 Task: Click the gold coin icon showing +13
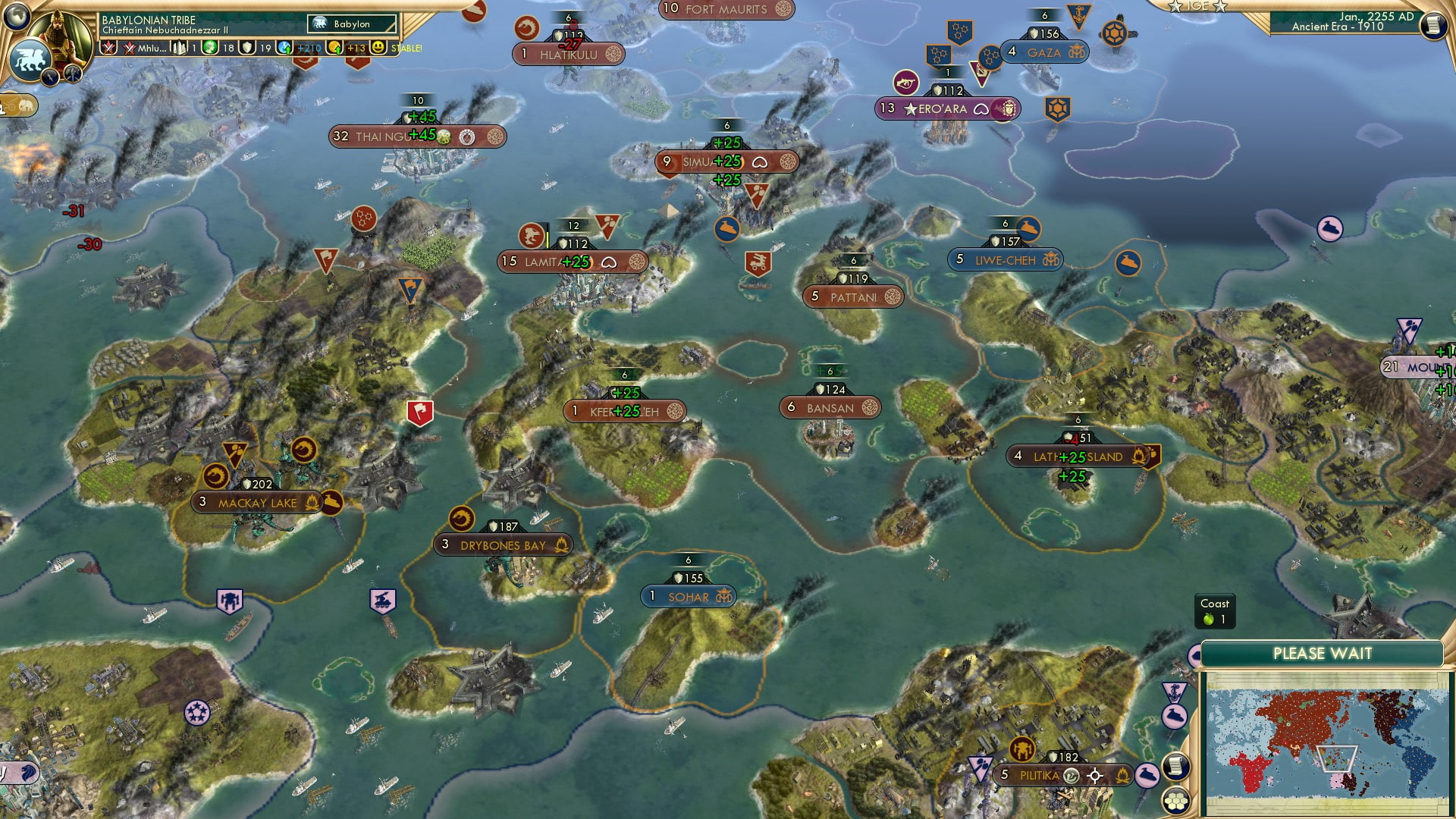pyautogui.click(x=334, y=47)
